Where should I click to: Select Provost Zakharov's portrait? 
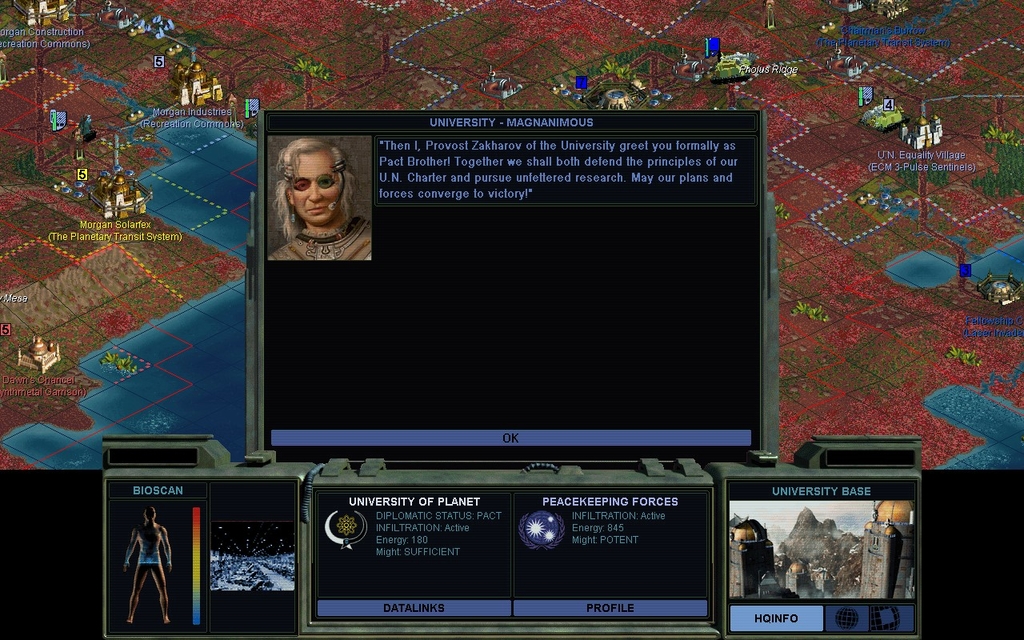point(320,198)
